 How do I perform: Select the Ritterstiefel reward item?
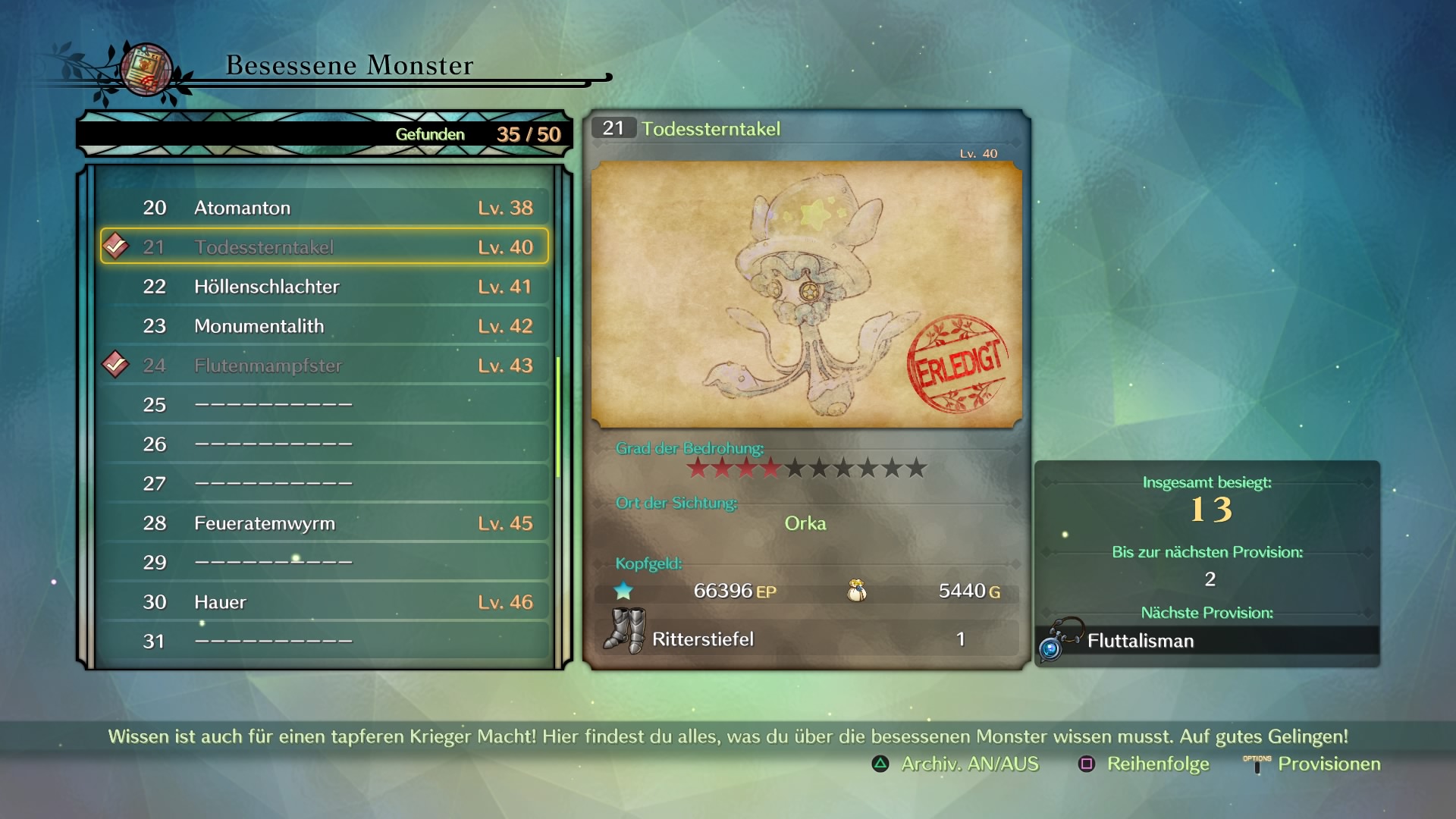[x=702, y=639]
